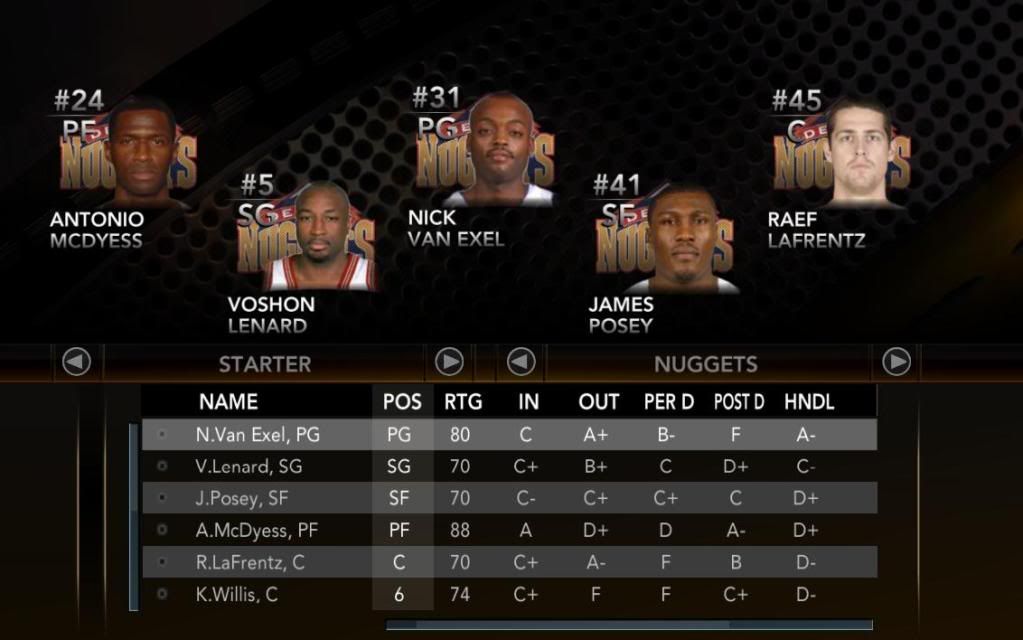Viewport: 1023px width, 640px height.
Task: Select the N.Van Exel roster row
Action: click(x=510, y=435)
